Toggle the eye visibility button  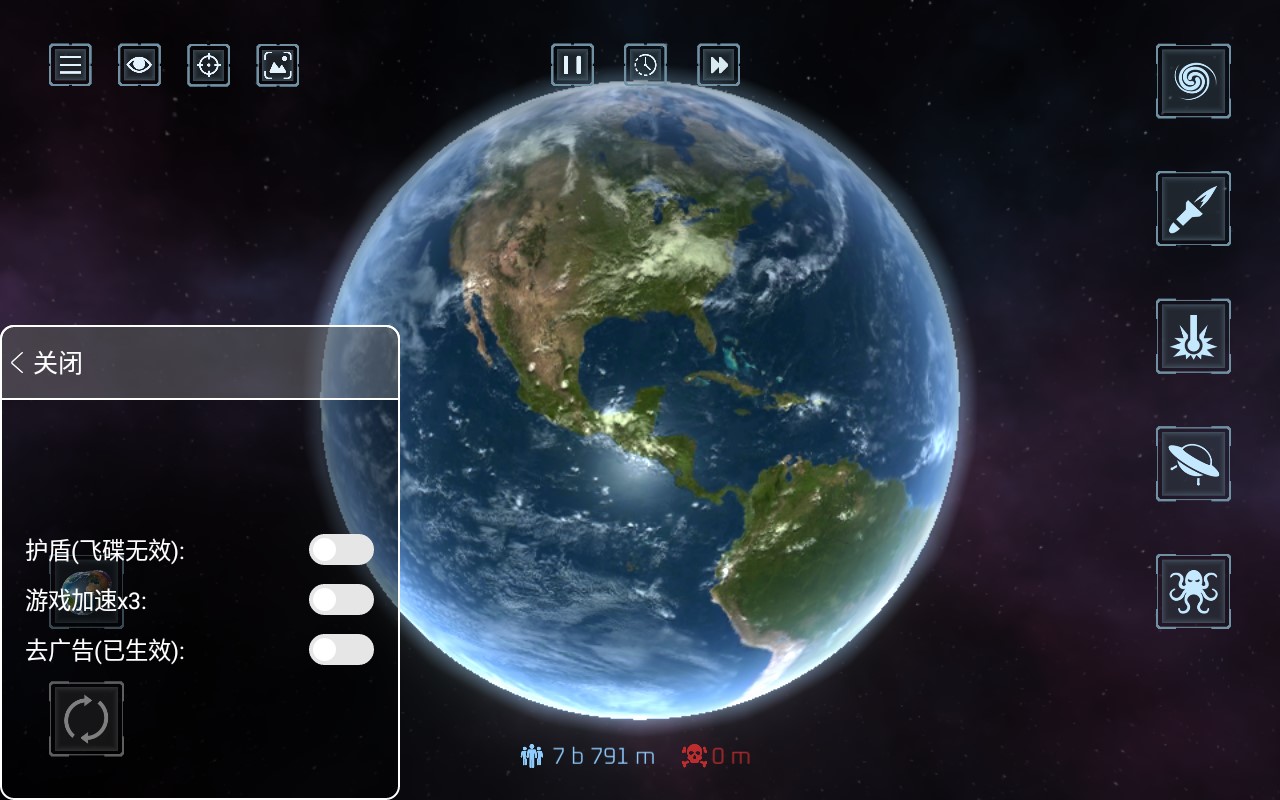tap(139, 65)
